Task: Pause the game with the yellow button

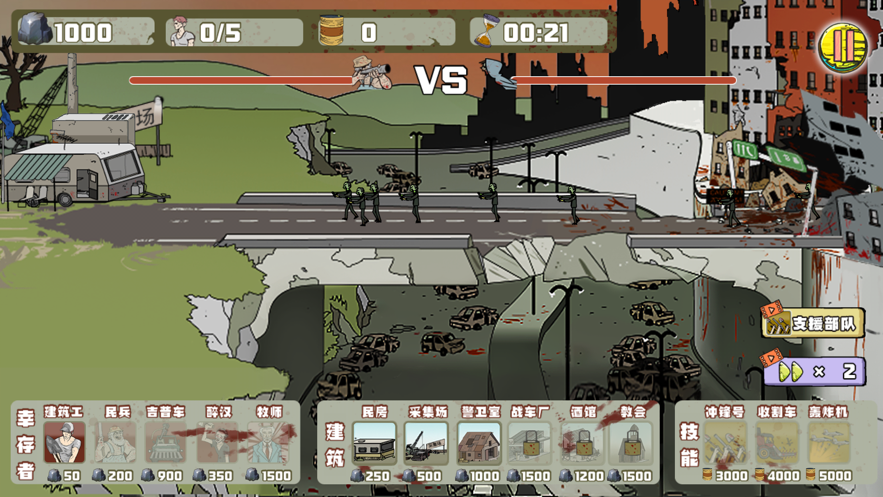Action: 841,45
